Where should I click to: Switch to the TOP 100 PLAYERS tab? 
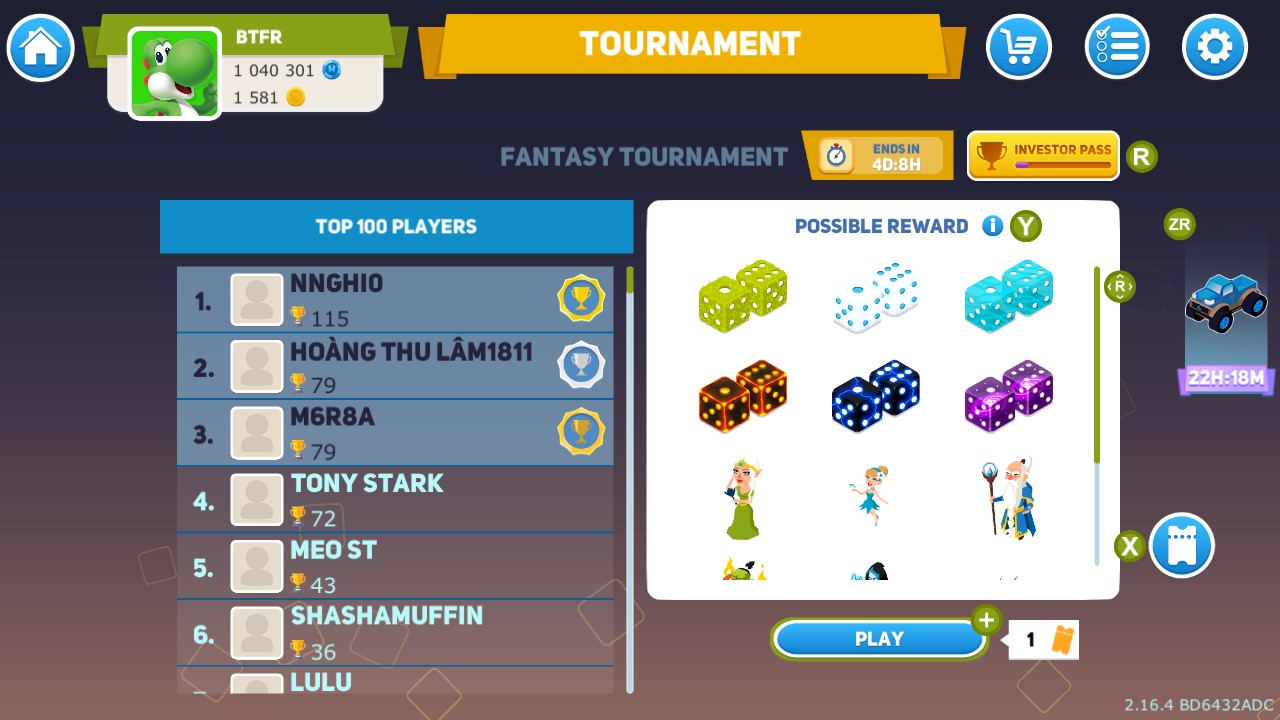pos(396,226)
